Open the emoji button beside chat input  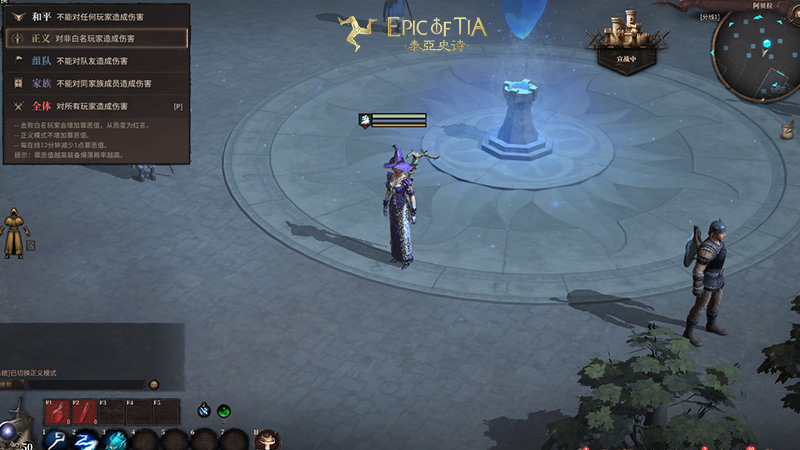[x=154, y=384]
